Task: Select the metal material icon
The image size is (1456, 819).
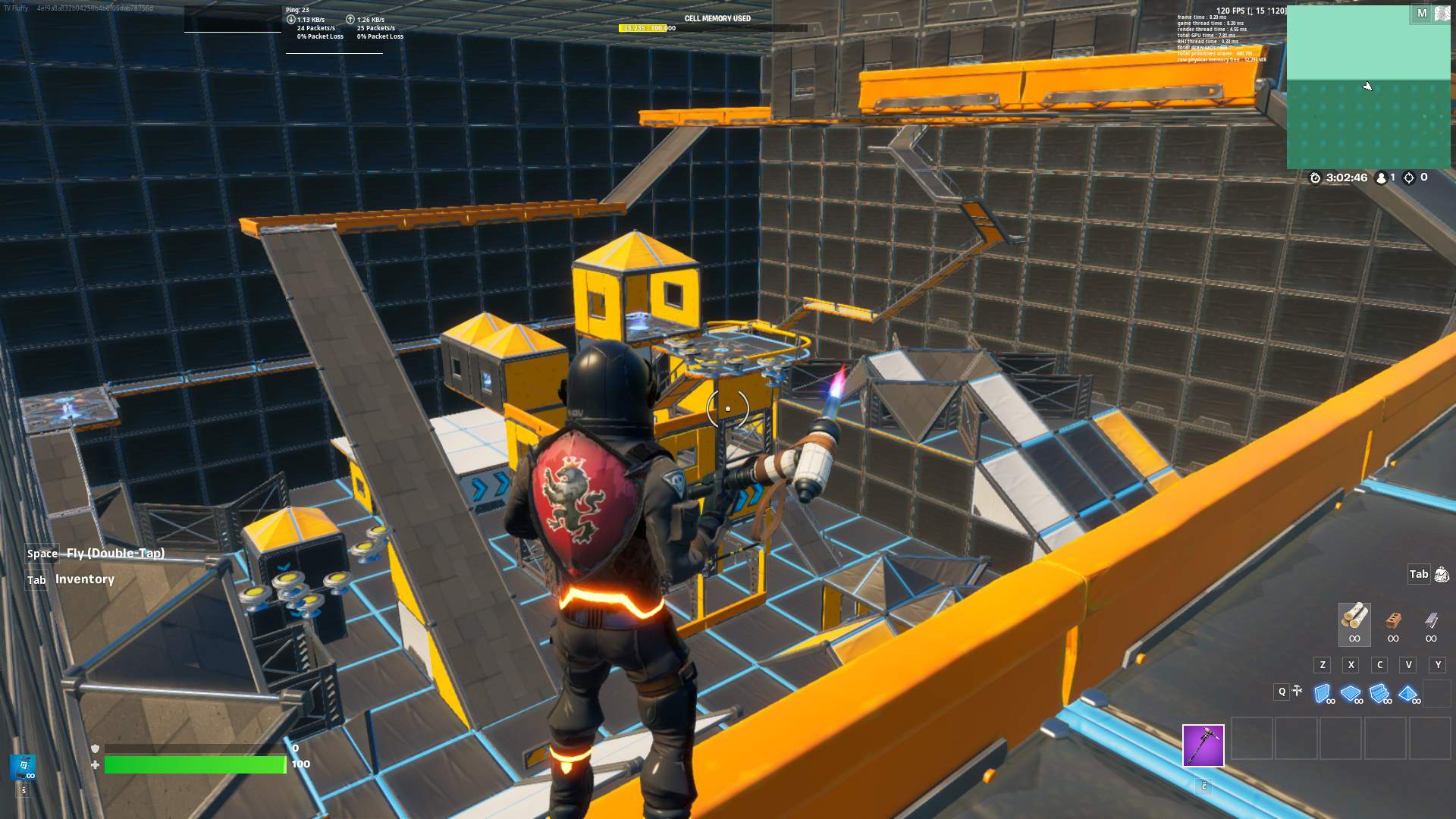Action: point(1431,618)
